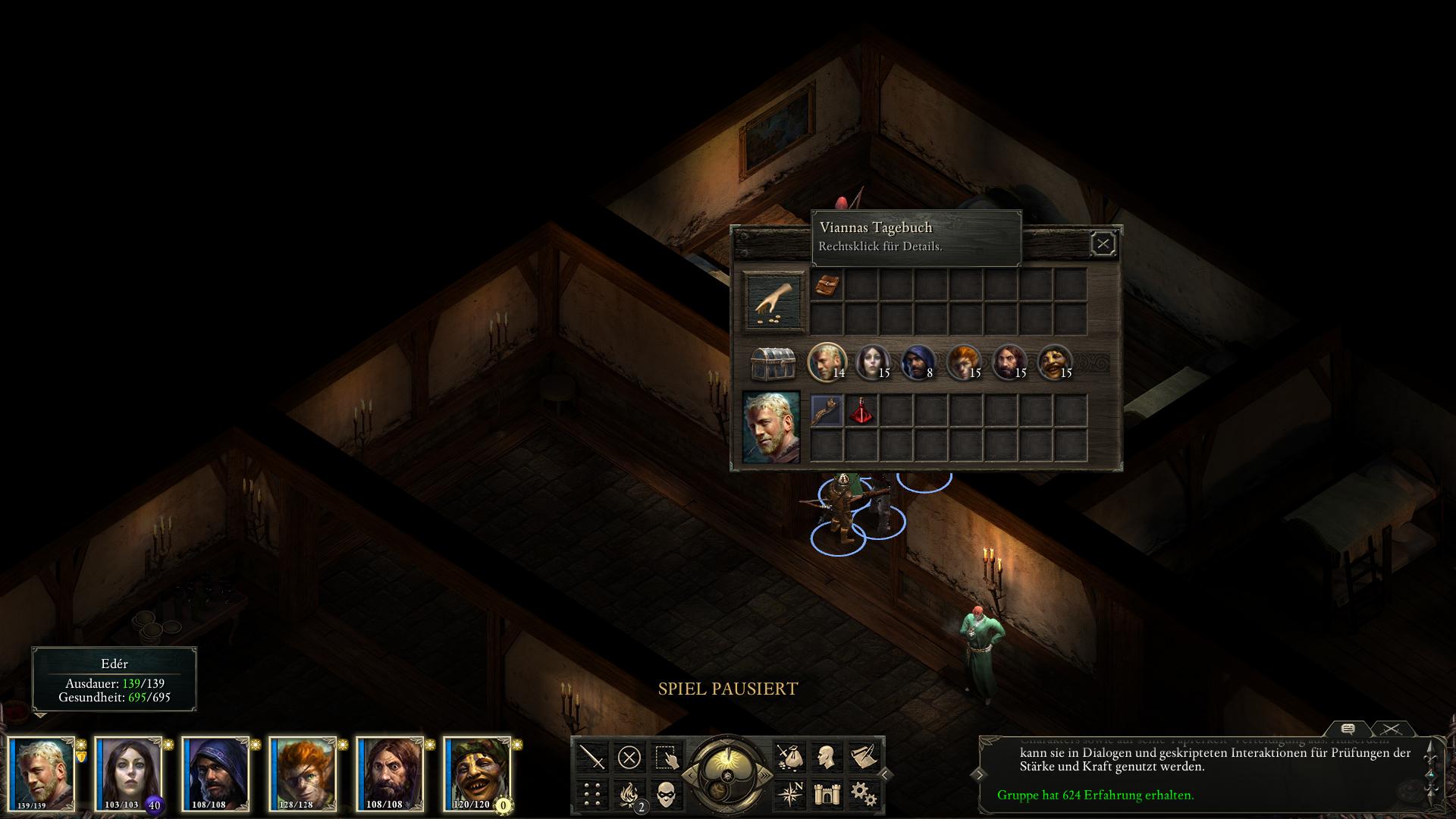Open the inventory bag icon

tap(789, 757)
